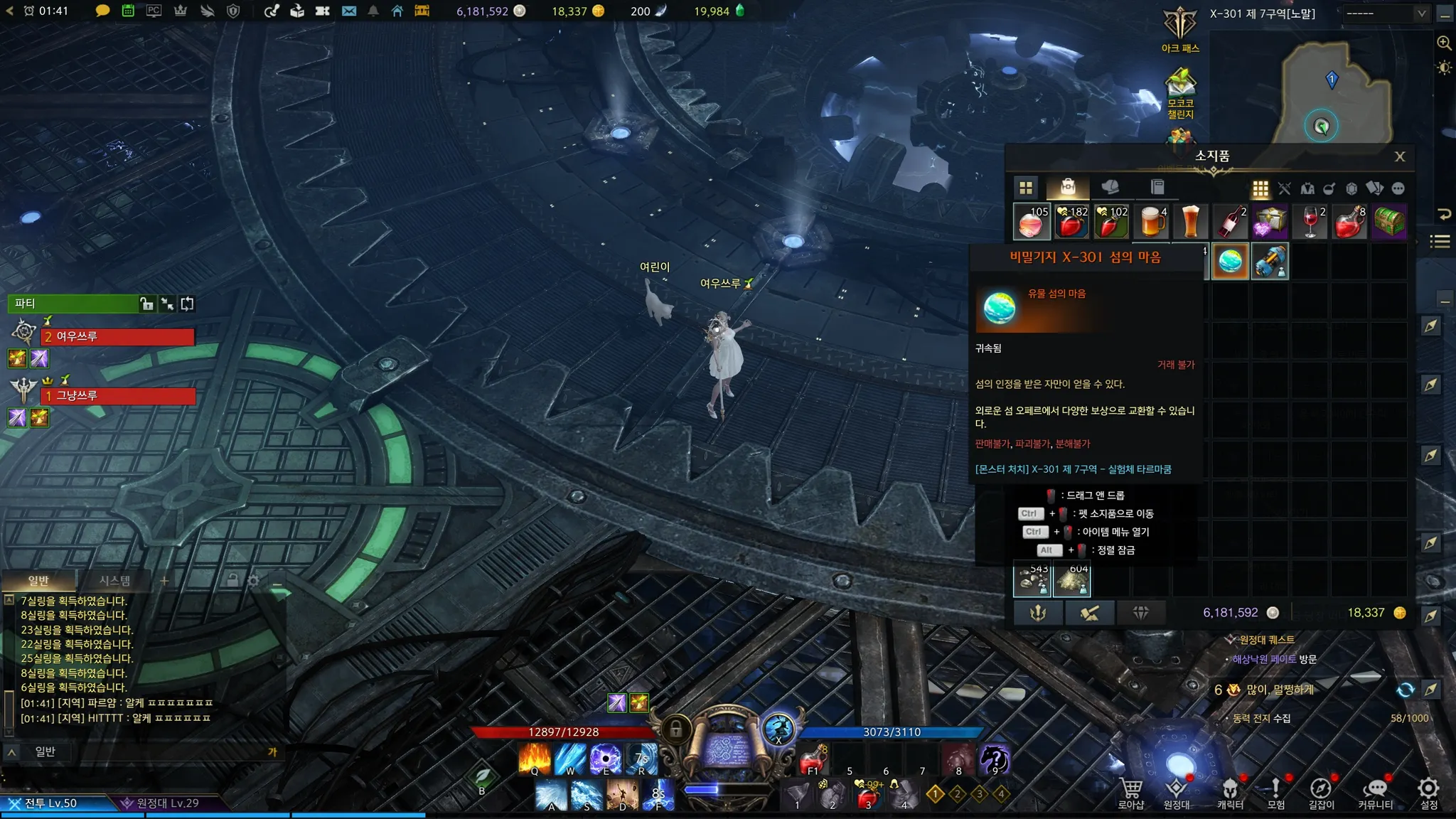The height and width of the screenshot is (819, 1456).
Task: Select the green treasure chest item
Action: [1388, 222]
